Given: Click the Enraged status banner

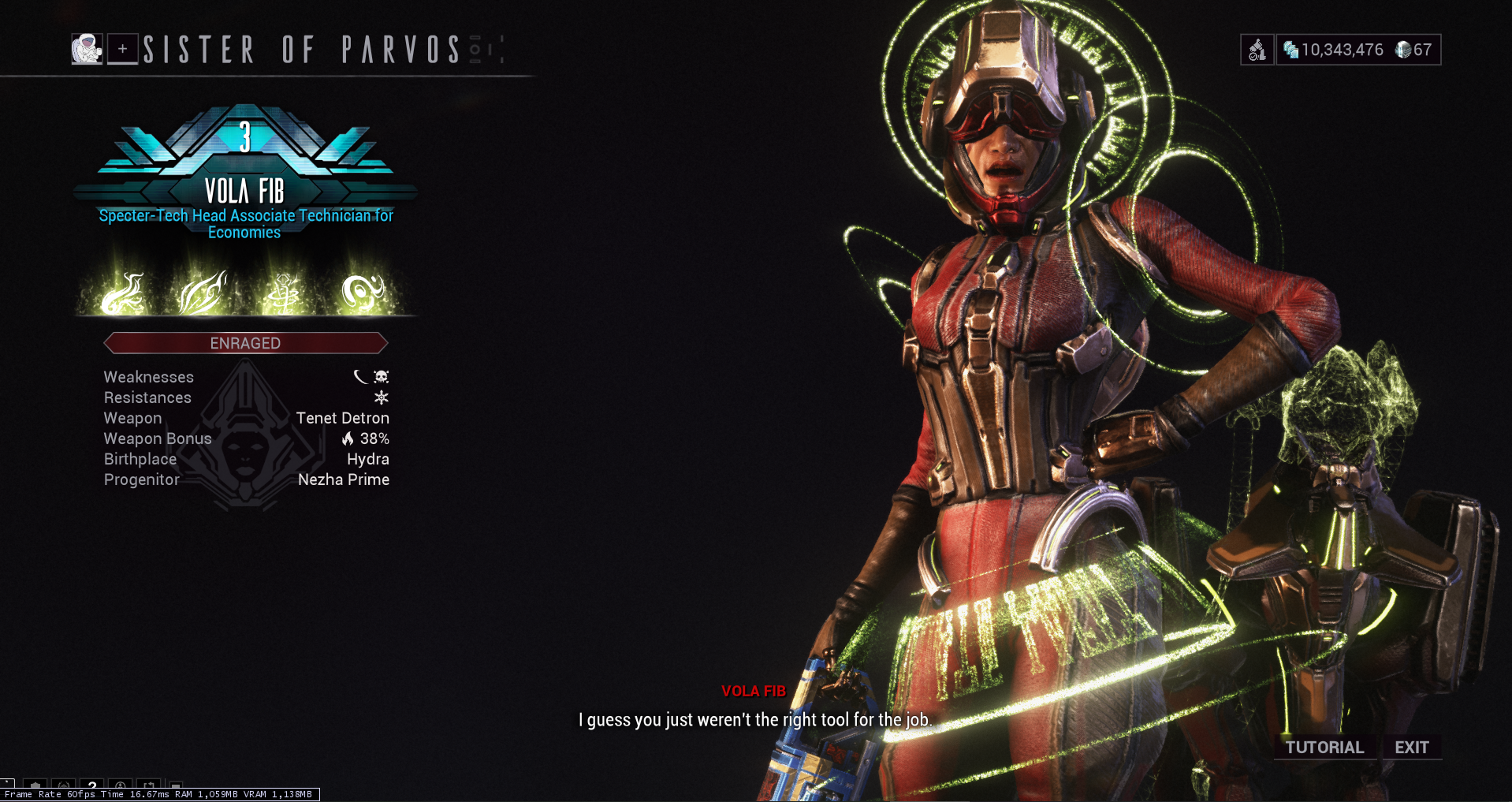Looking at the screenshot, I should pos(245,343).
